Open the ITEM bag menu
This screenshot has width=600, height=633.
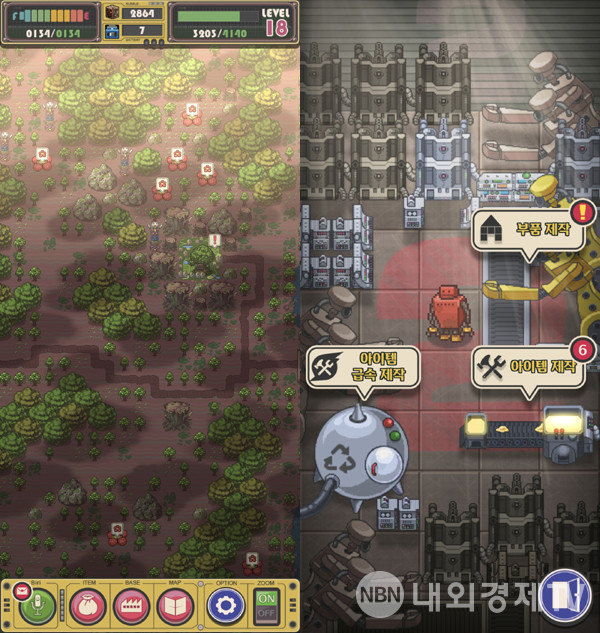point(87,606)
